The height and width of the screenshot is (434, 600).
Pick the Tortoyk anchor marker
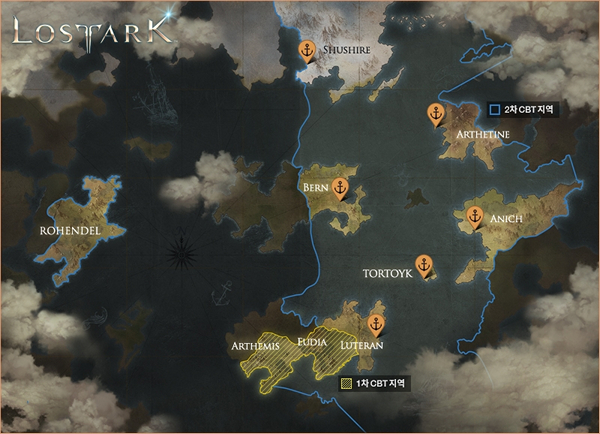pos(424,266)
